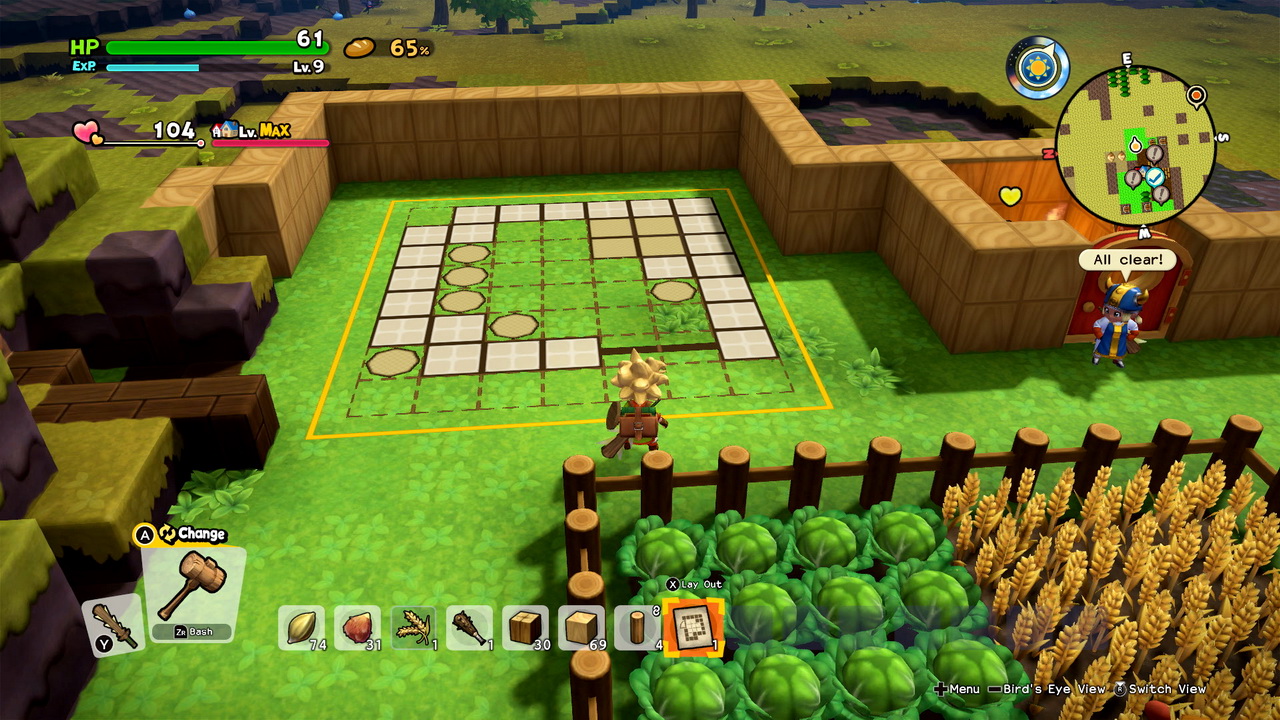Select the highlighted blueprint item slot
This screenshot has height=720, width=1280.
coord(692,627)
